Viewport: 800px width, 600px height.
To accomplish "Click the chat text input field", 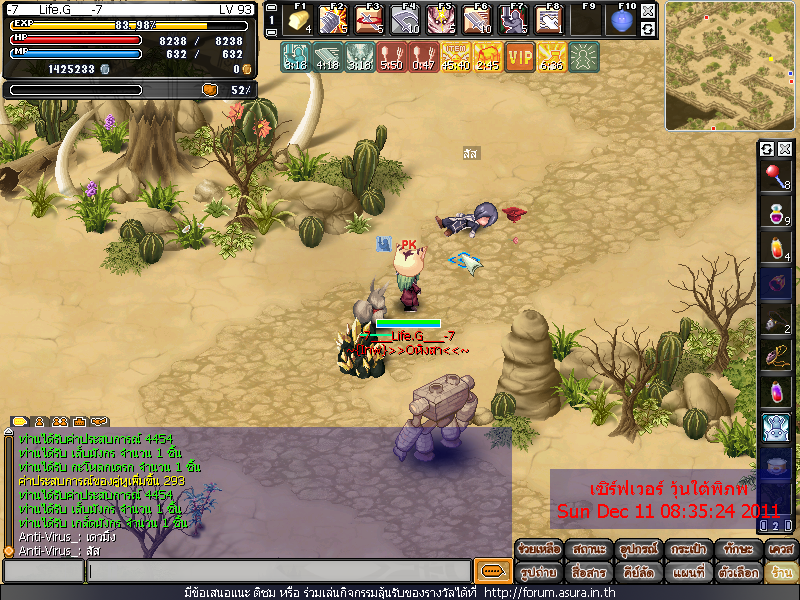I will 278,571.
